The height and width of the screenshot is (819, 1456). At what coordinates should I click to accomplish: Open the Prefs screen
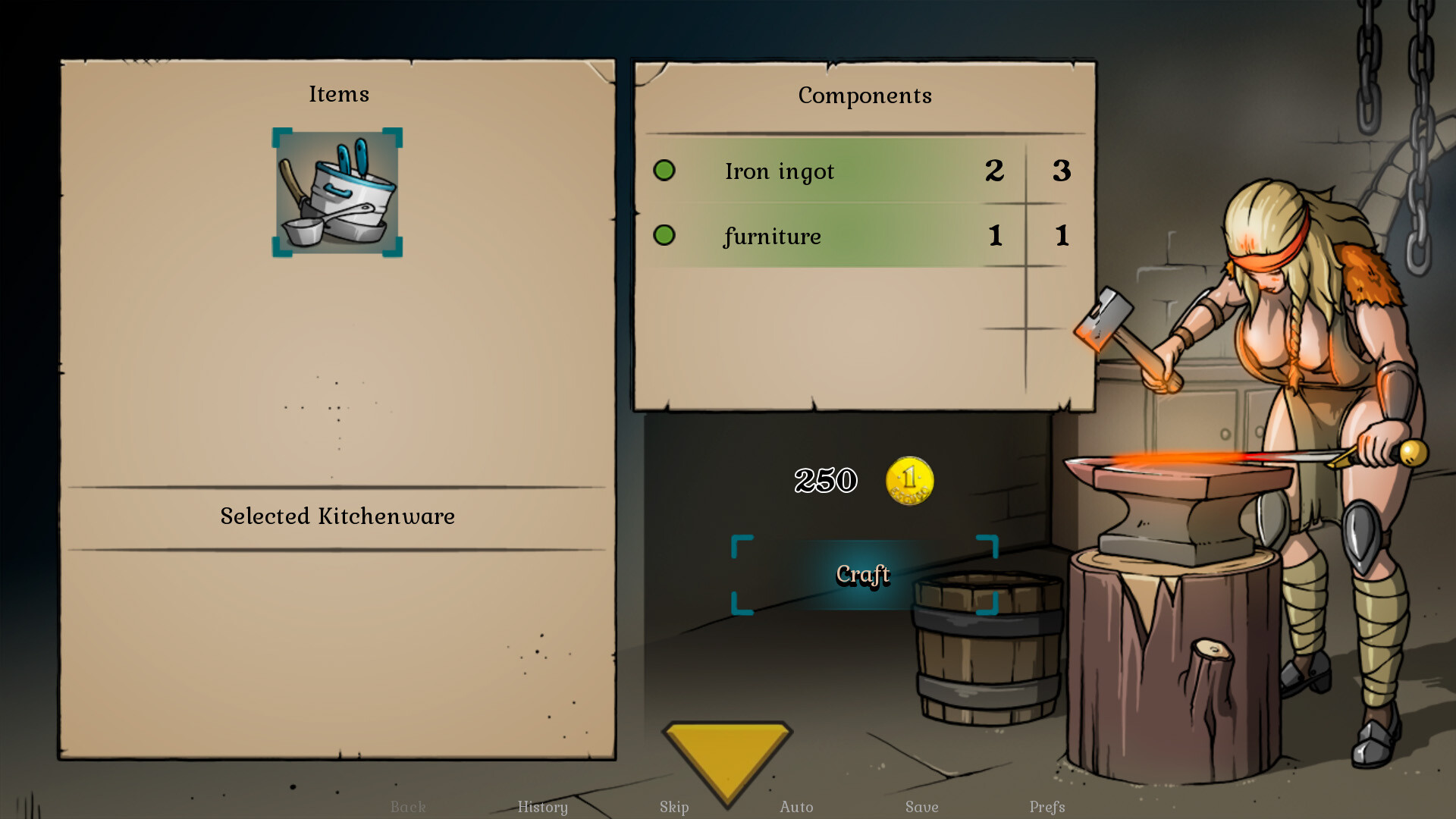pos(1045,807)
